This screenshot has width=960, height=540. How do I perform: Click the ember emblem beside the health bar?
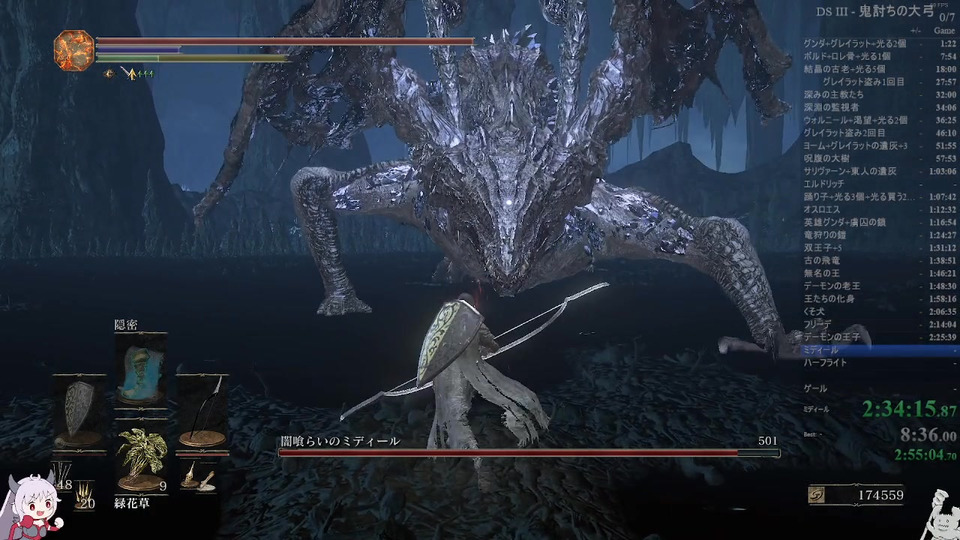click(73, 49)
